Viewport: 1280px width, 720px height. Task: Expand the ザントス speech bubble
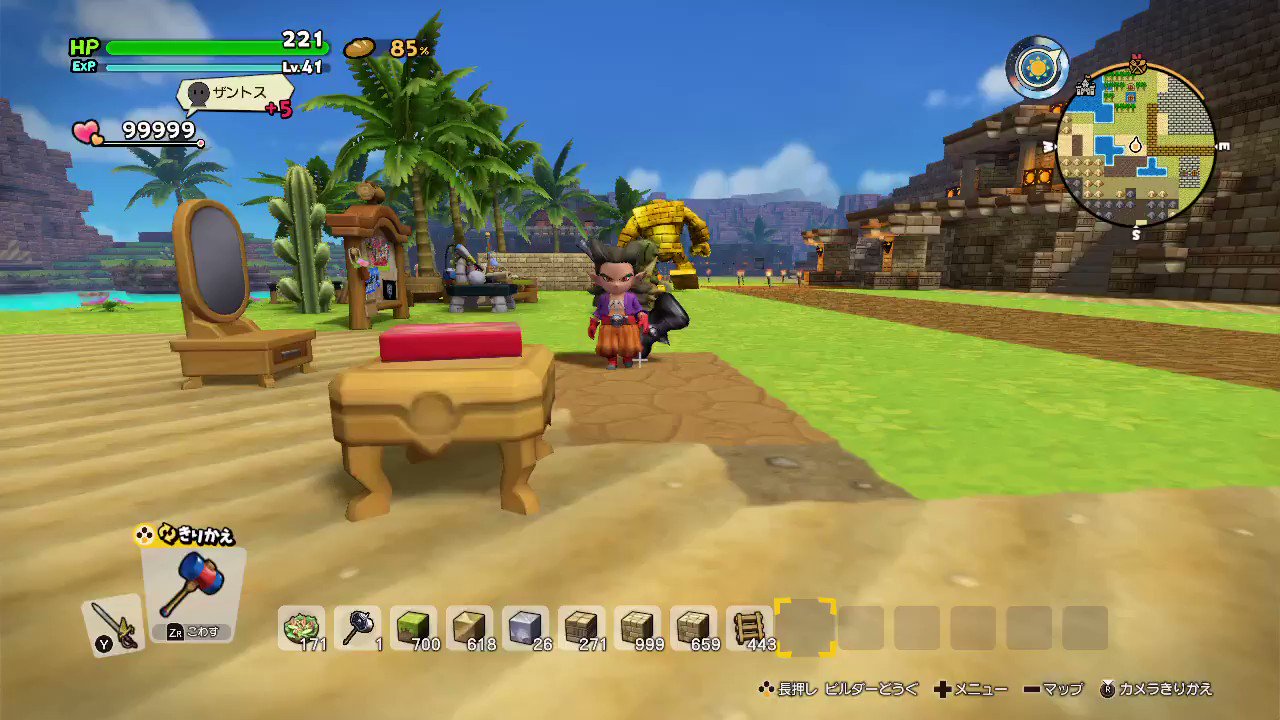click(235, 94)
